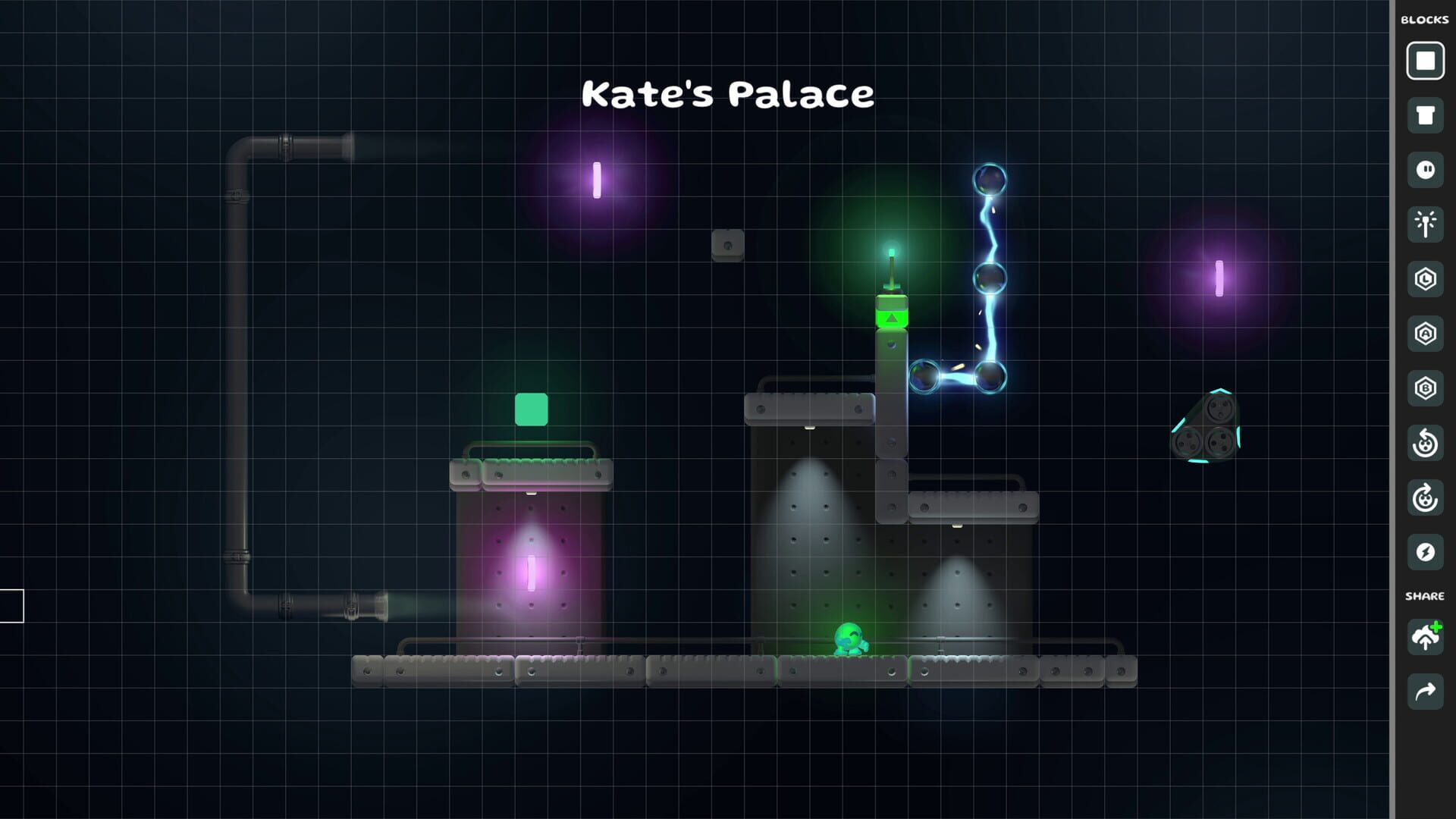Viewport: 1456px width, 819px height.
Task: Activate the magic wand tool
Action: click(1426, 224)
